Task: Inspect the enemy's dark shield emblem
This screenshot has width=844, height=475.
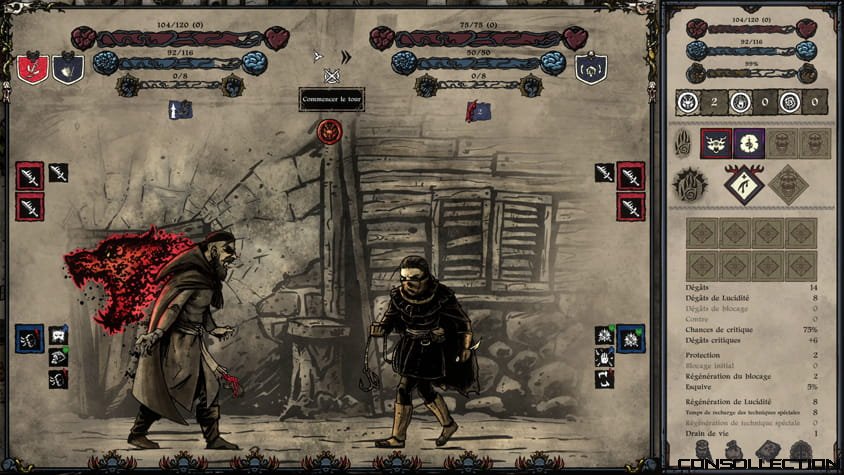Action: tap(592, 68)
